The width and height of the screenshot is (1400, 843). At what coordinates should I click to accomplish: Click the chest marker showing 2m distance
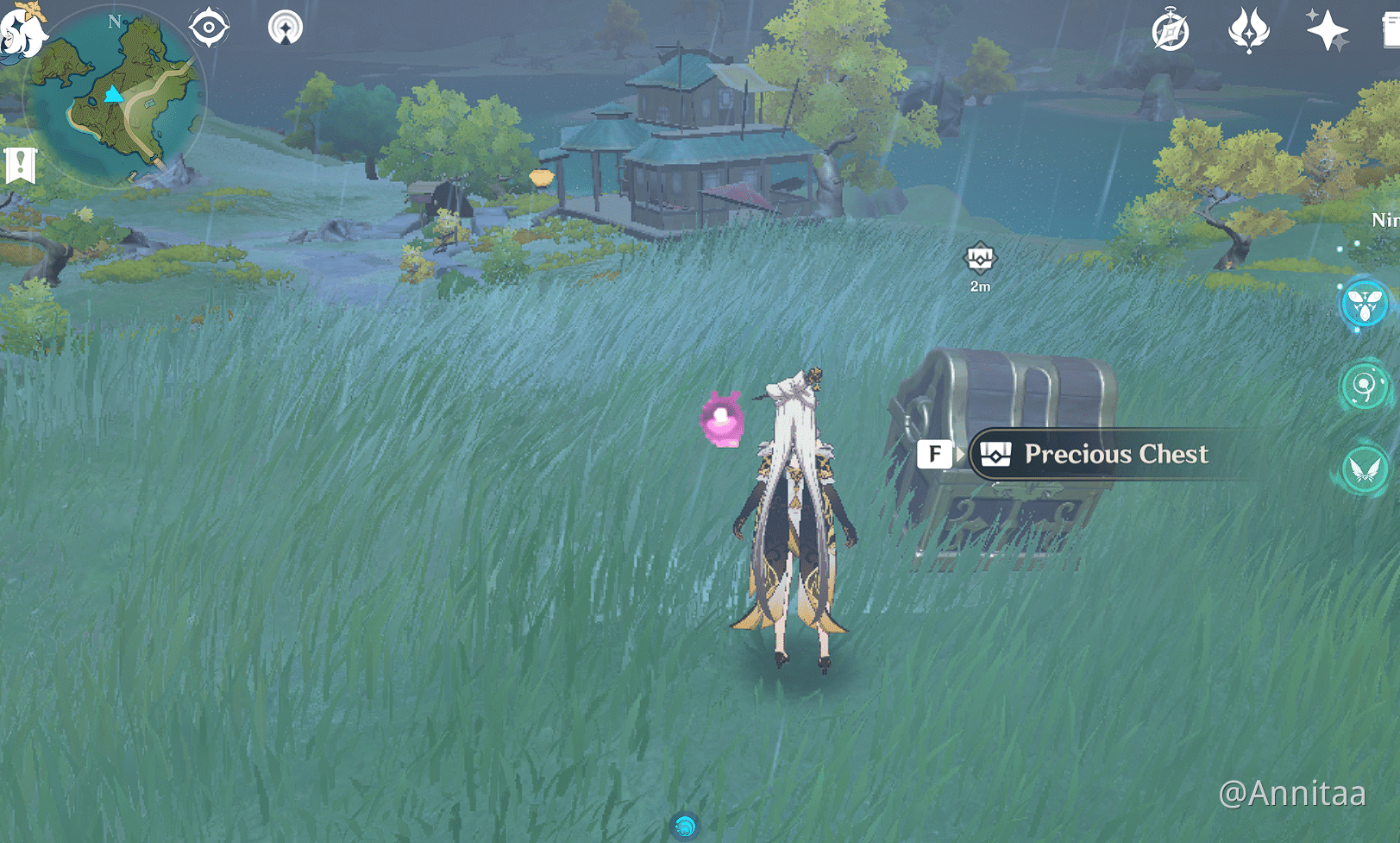(979, 261)
